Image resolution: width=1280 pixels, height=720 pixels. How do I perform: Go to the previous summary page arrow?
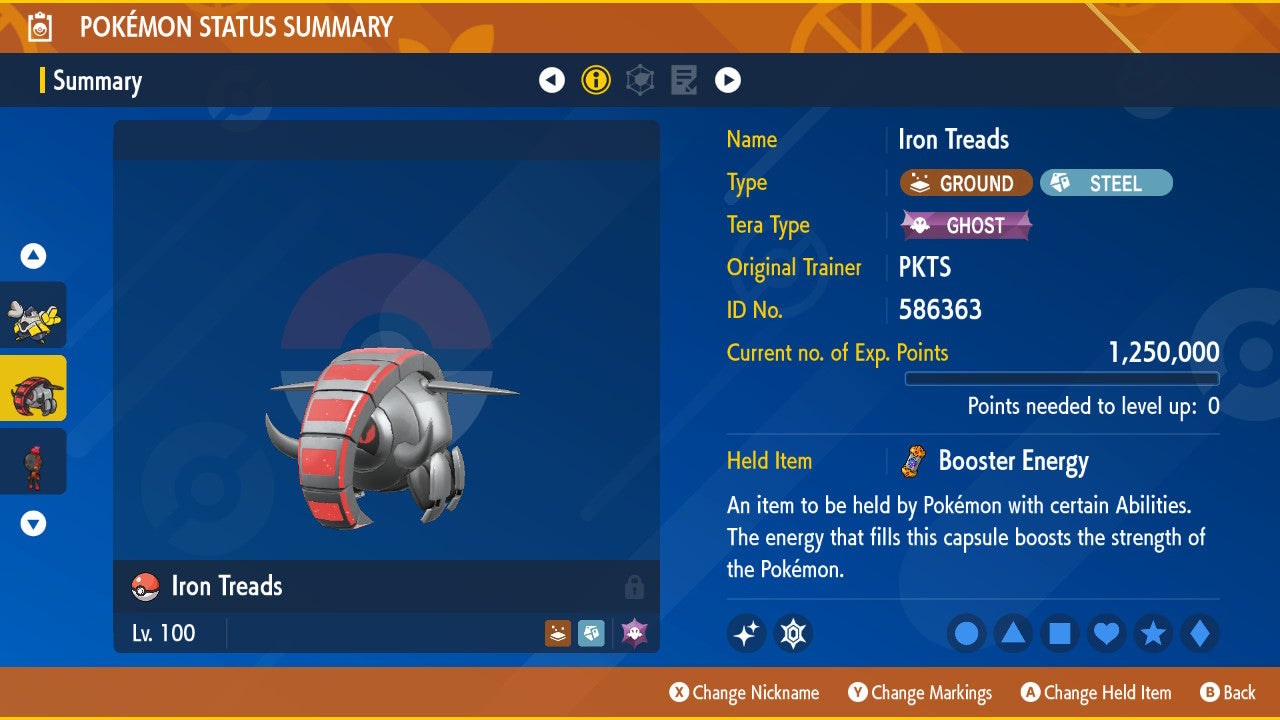[552, 80]
